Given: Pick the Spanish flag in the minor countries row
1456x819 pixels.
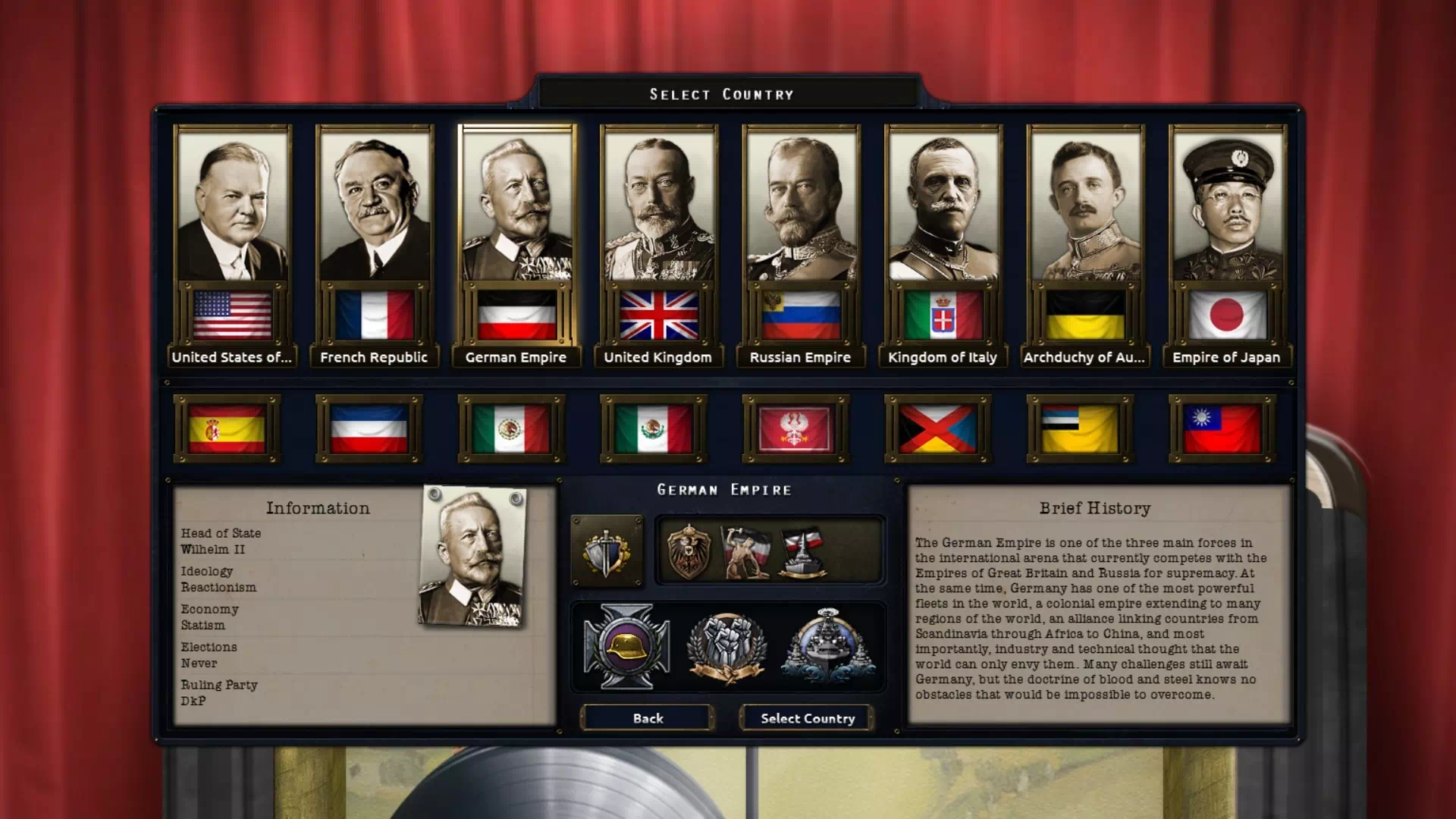Looking at the screenshot, I should tap(227, 428).
